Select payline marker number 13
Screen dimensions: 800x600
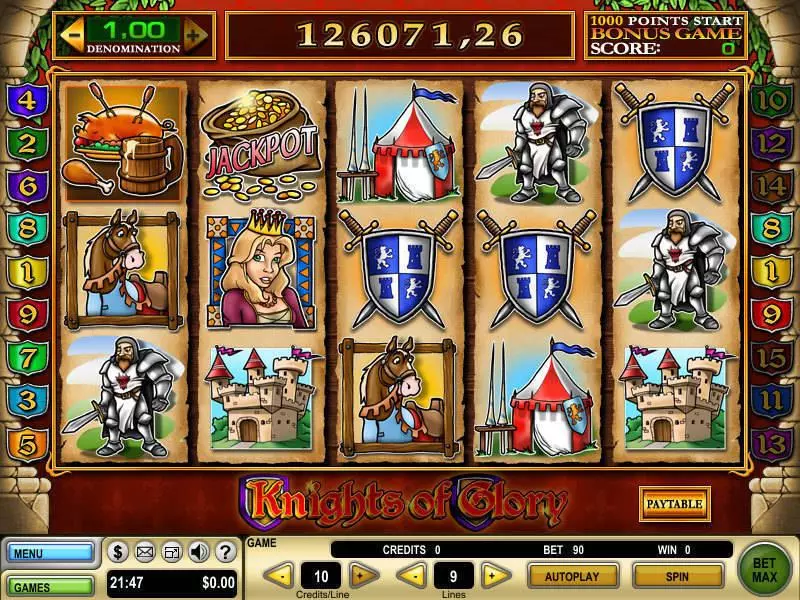[770, 442]
